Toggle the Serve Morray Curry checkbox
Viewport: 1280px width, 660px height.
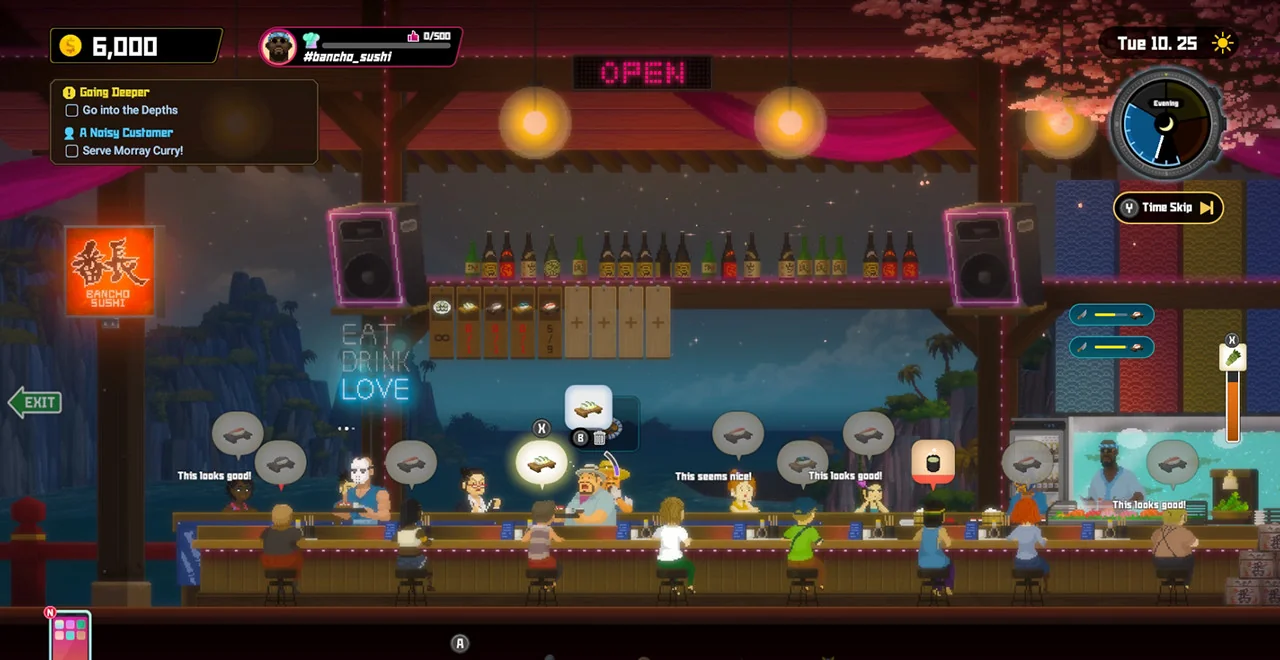pos(71,151)
